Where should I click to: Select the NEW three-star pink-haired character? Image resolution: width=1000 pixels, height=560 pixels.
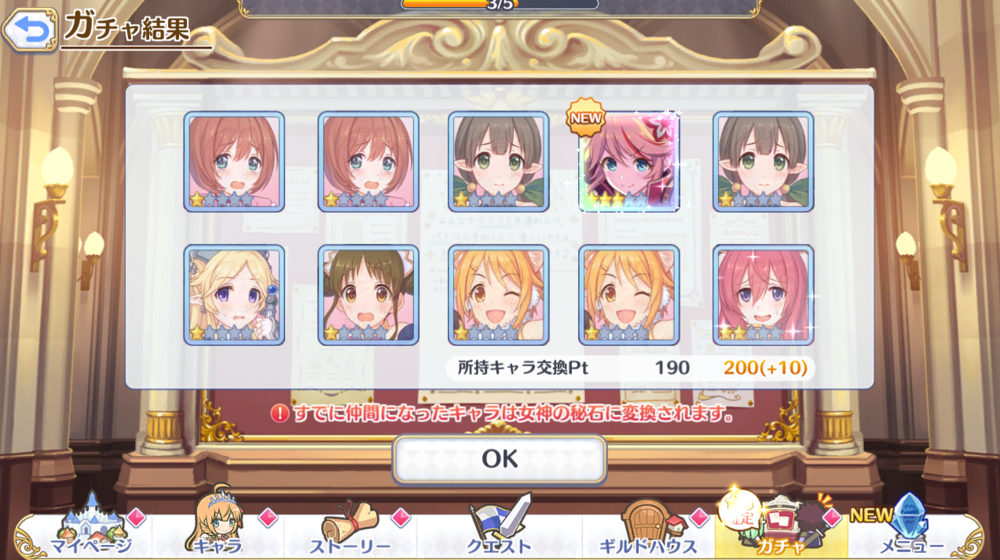[629, 161]
